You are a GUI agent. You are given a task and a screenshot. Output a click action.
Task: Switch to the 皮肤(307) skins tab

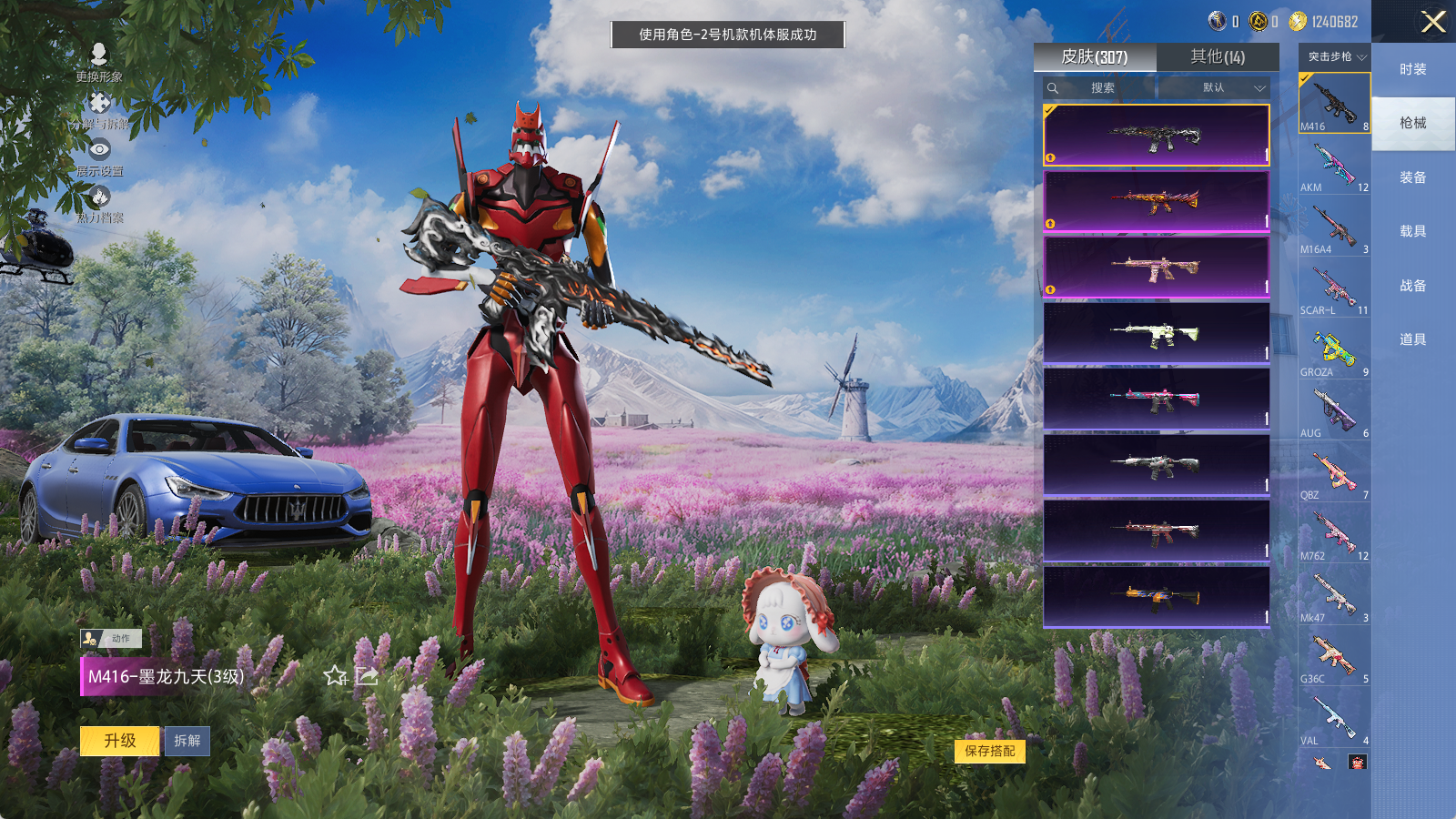click(x=1095, y=57)
